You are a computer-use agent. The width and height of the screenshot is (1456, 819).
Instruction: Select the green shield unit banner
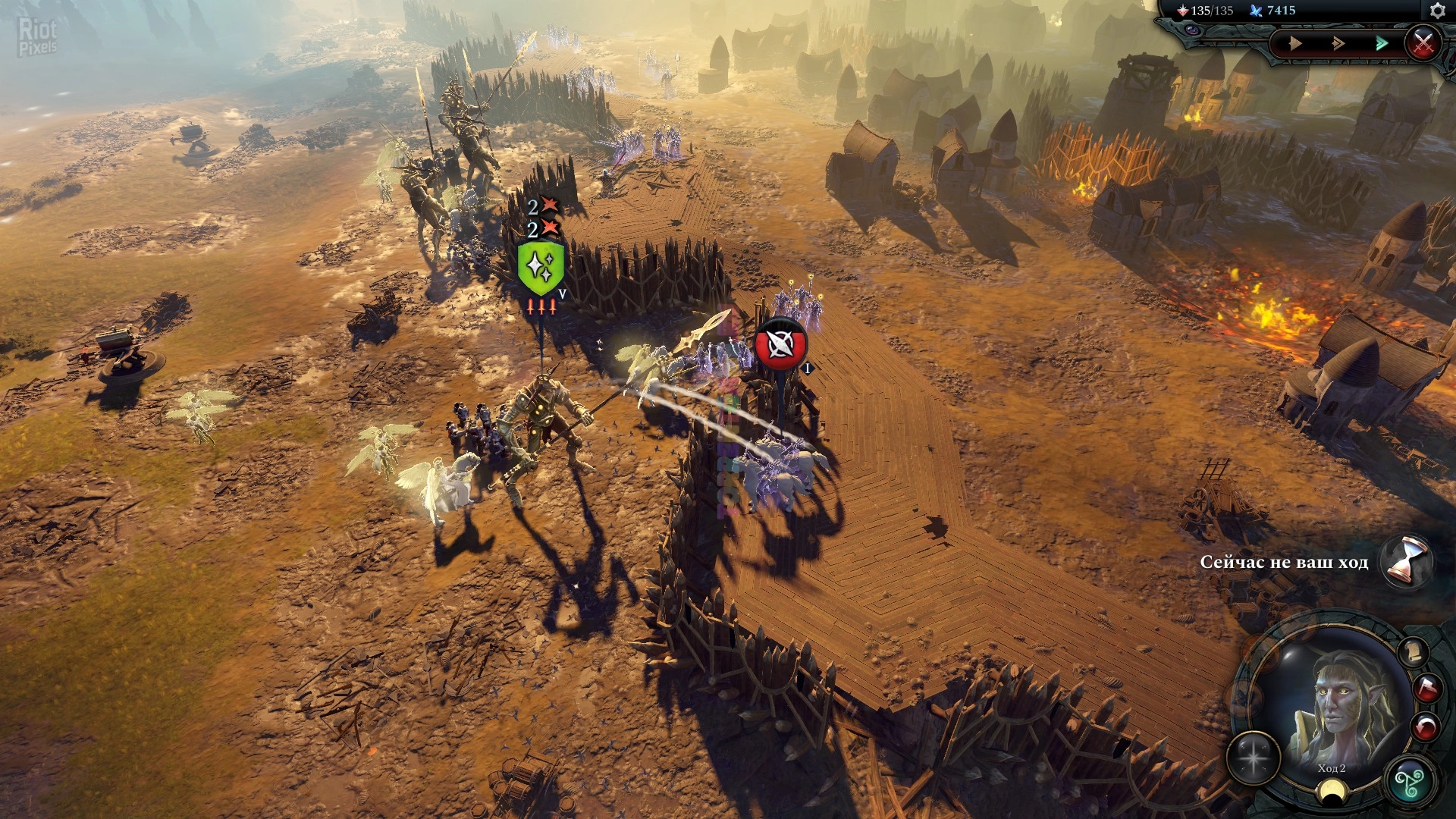click(x=540, y=268)
